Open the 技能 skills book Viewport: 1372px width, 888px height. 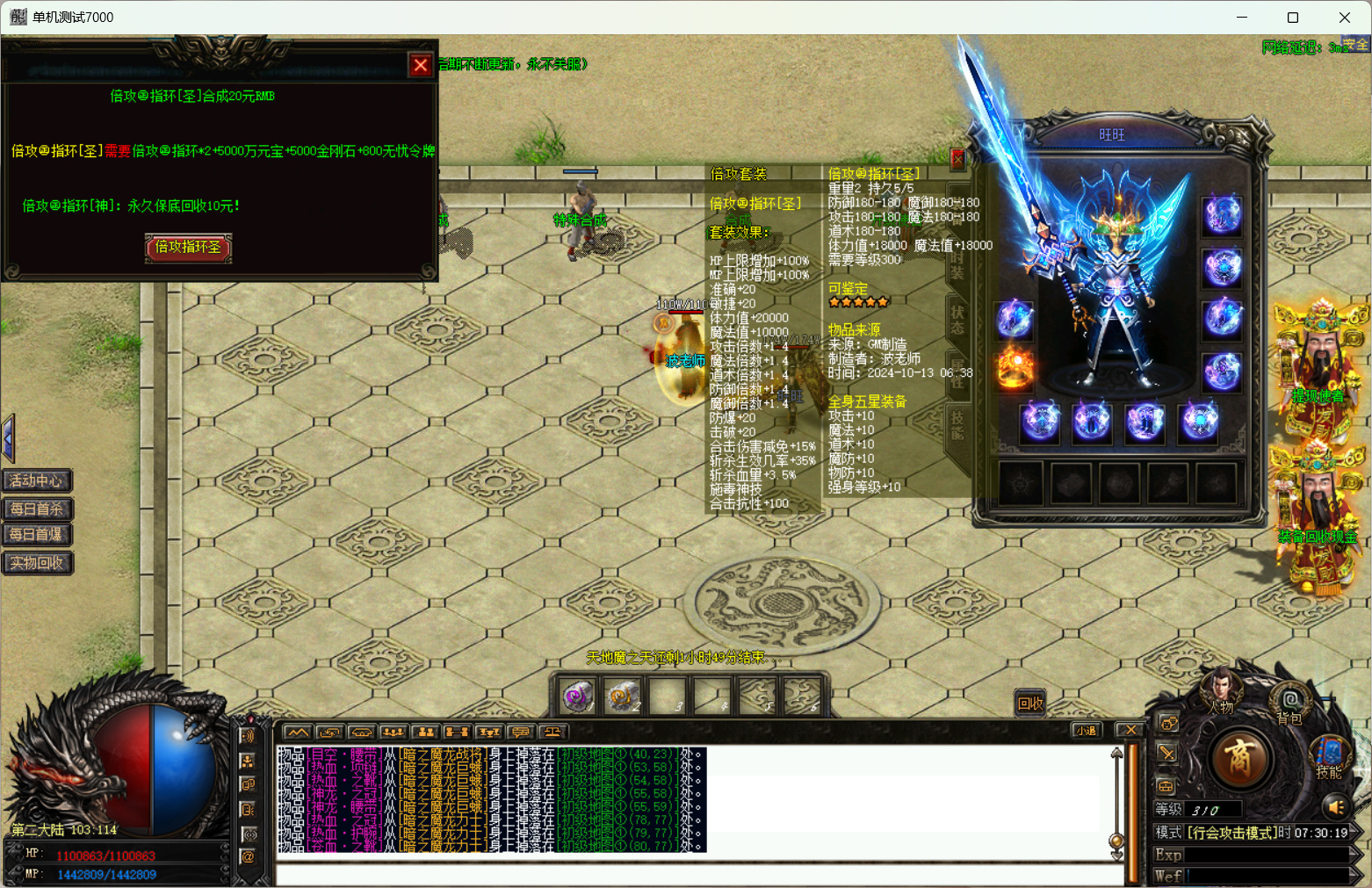point(1329,757)
